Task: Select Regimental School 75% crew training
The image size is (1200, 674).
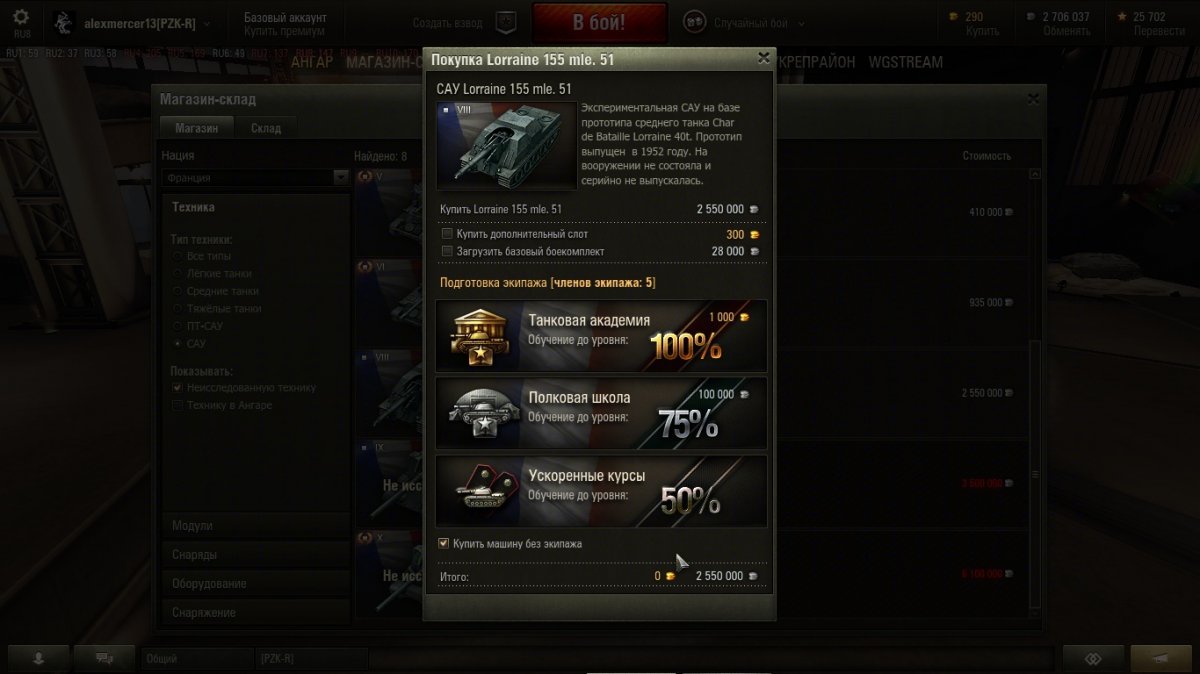Action: [x=601, y=413]
